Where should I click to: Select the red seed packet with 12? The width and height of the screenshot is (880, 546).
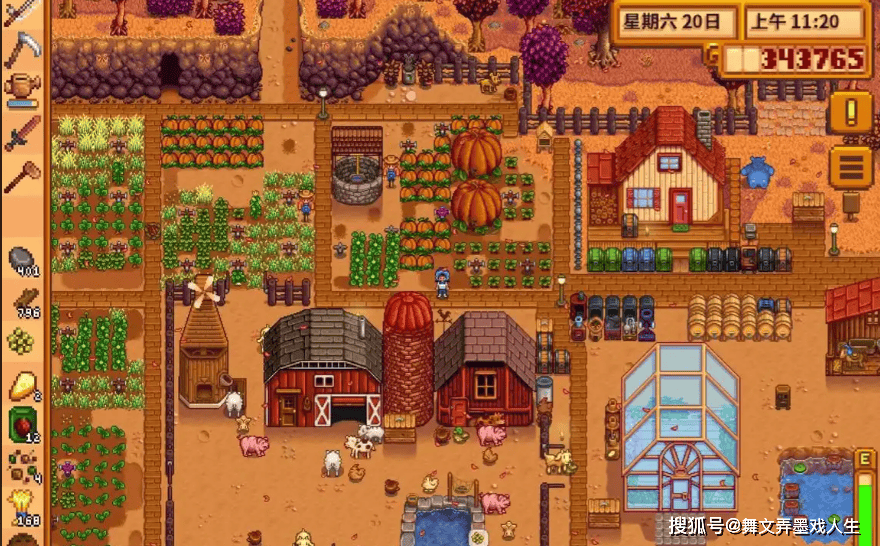coord(22,425)
